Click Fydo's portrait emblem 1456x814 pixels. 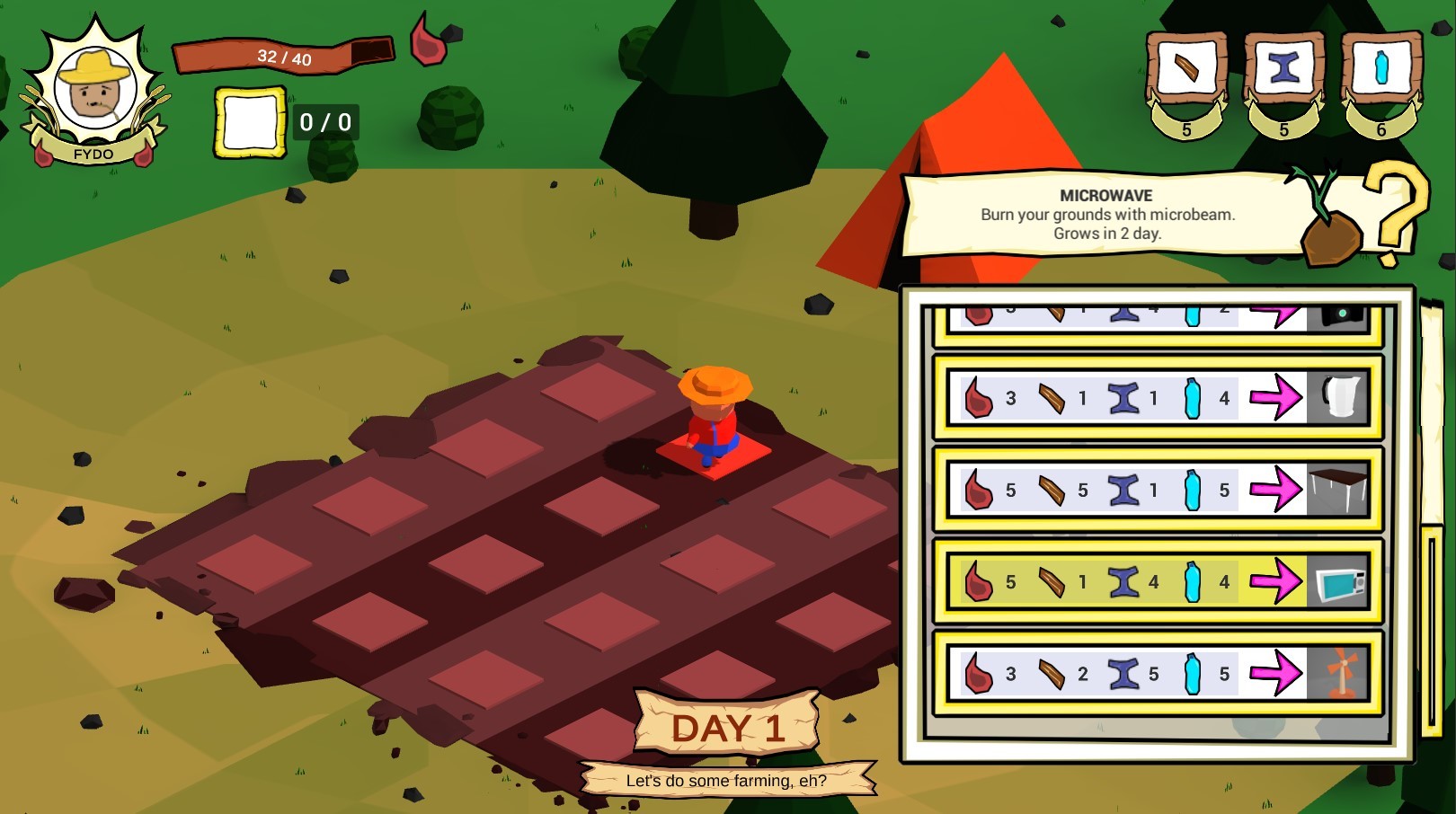point(95,85)
